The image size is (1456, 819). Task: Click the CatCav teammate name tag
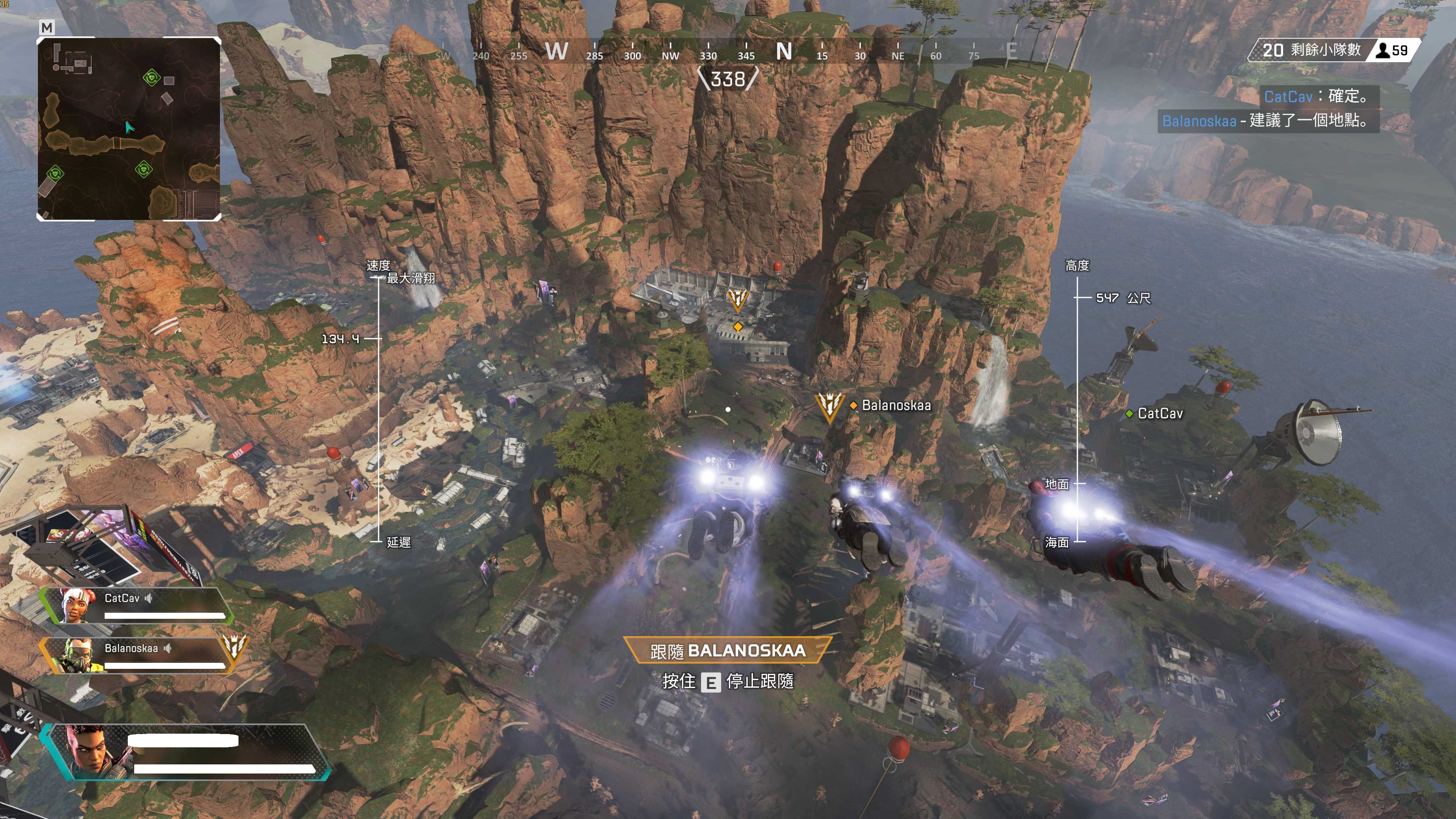[1159, 414]
